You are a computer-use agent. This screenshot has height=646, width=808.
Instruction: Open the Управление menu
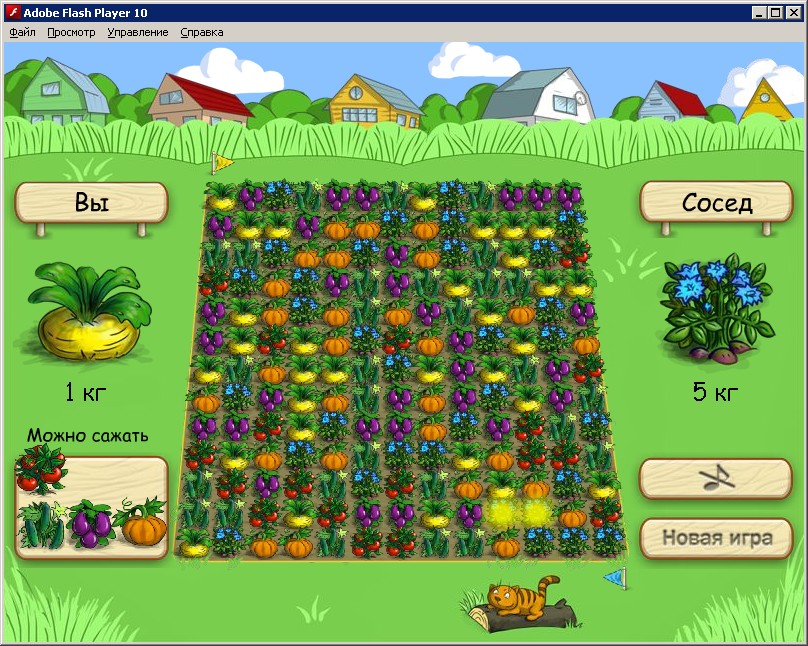point(138,32)
